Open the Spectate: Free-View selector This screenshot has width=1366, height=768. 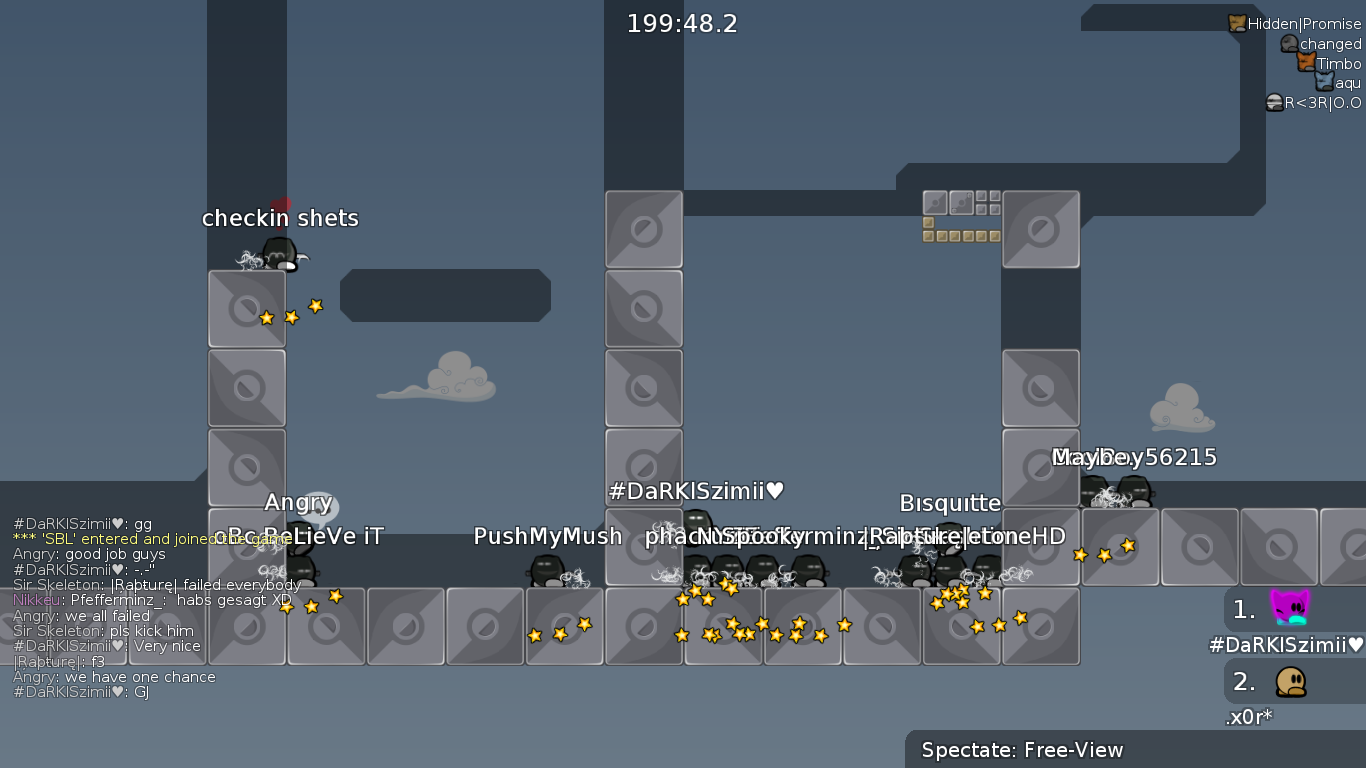1021,750
